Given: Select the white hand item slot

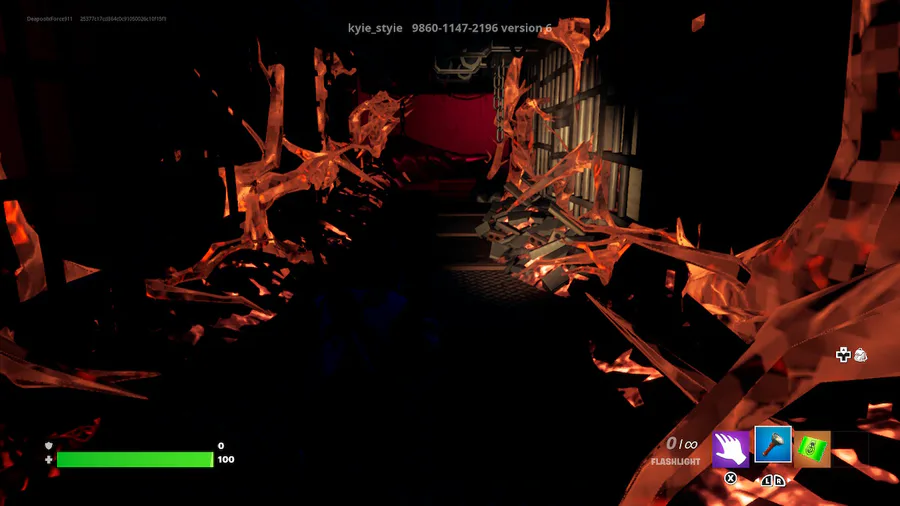Looking at the screenshot, I should point(731,449).
